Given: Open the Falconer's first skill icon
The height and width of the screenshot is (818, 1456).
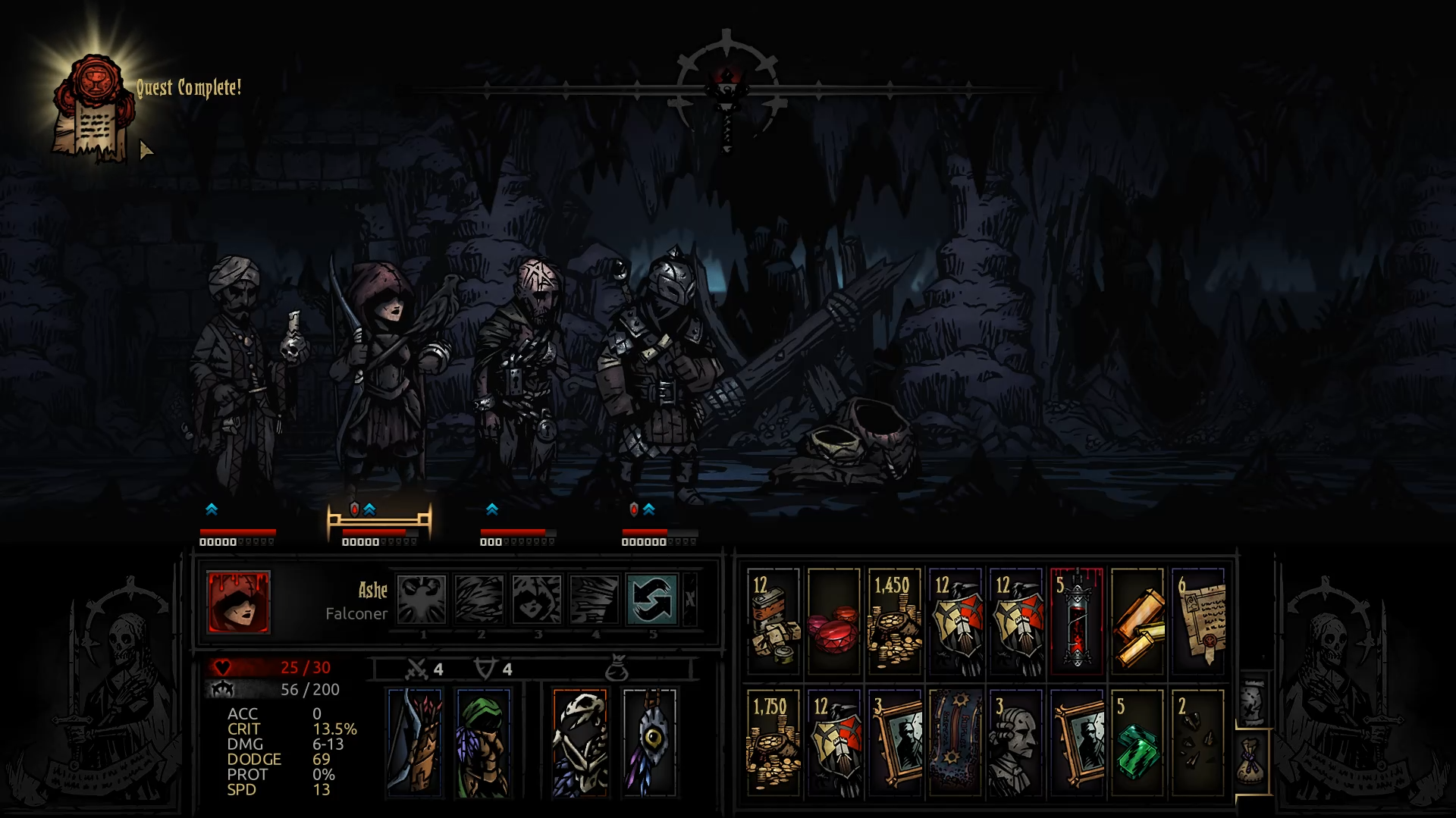Looking at the screenshot, I should pos(422,599).
